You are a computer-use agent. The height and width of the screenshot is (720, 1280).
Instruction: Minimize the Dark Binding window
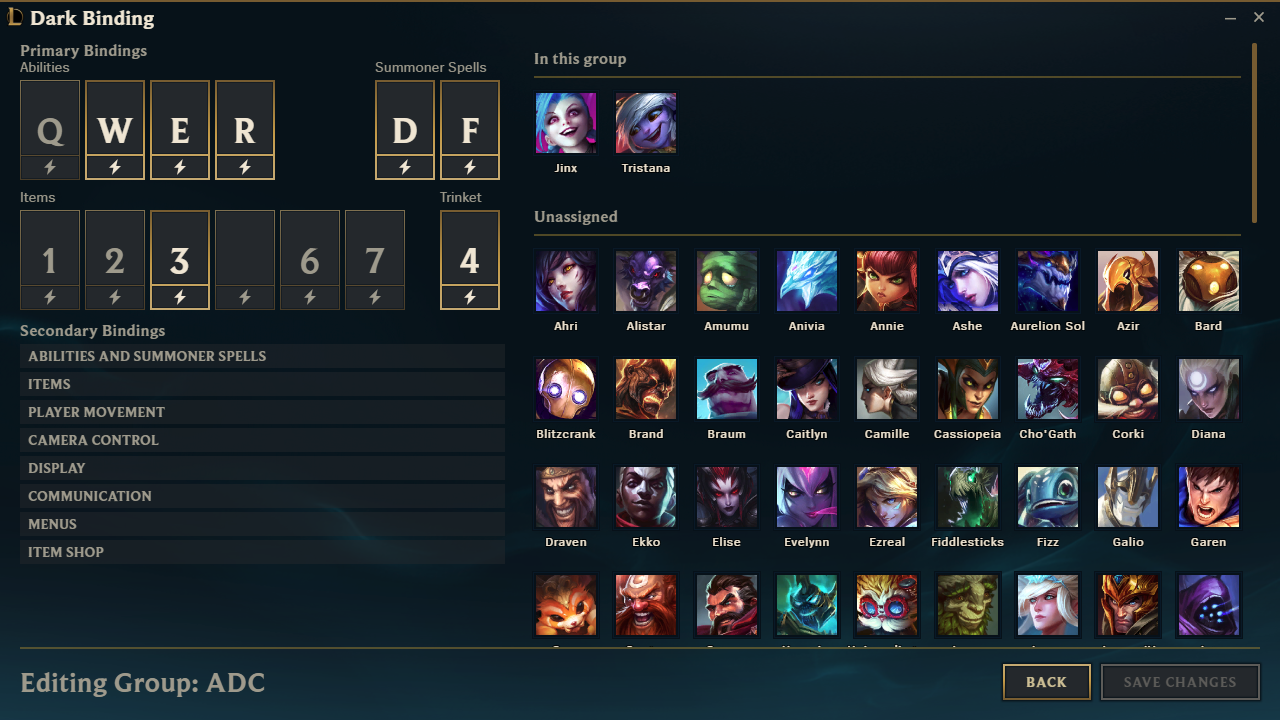[1230, 17]
